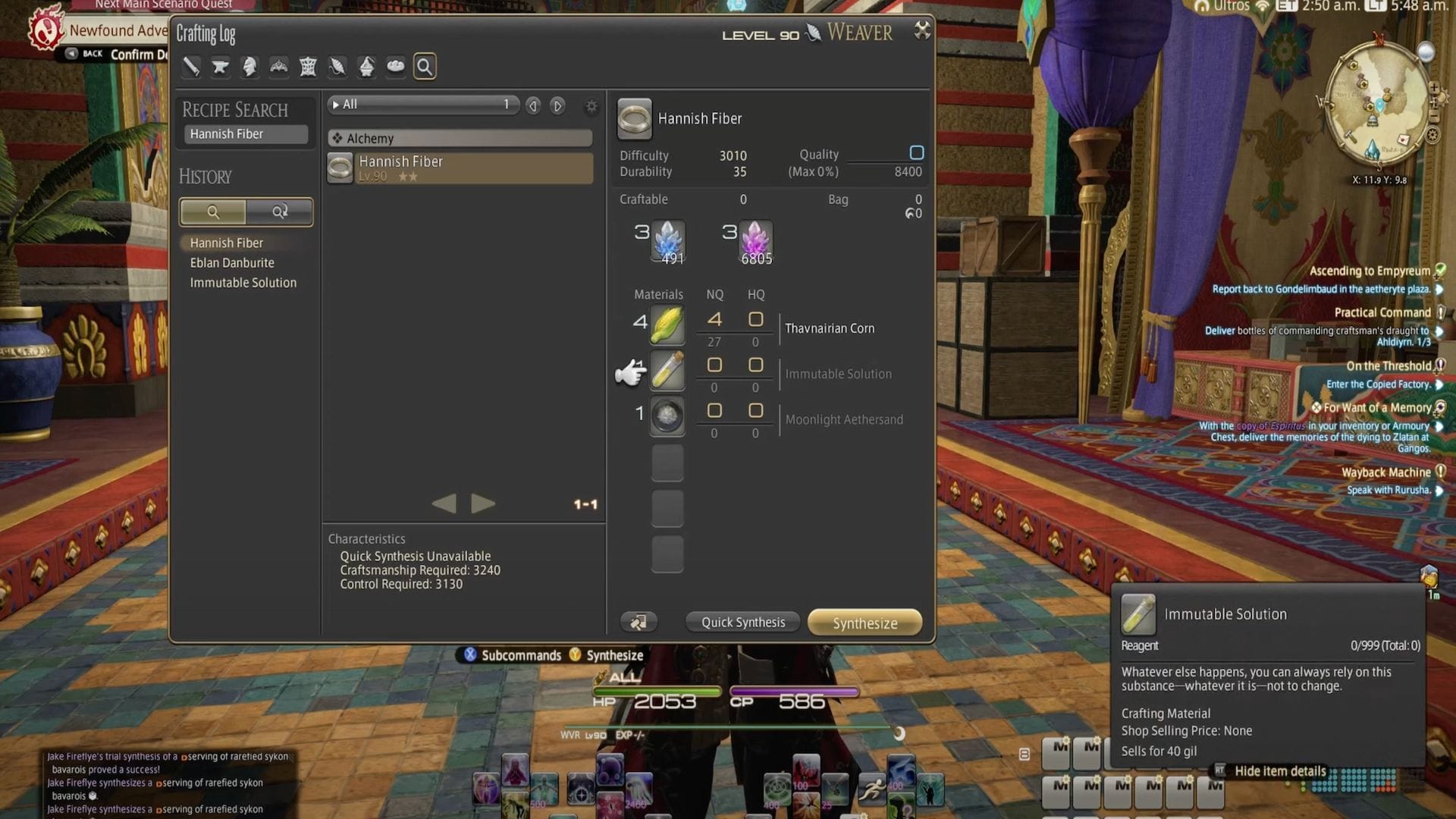Click the next recipe page arrow
Screen dimensions: 1456x819
pyautogui.click(x=557, y=105)
